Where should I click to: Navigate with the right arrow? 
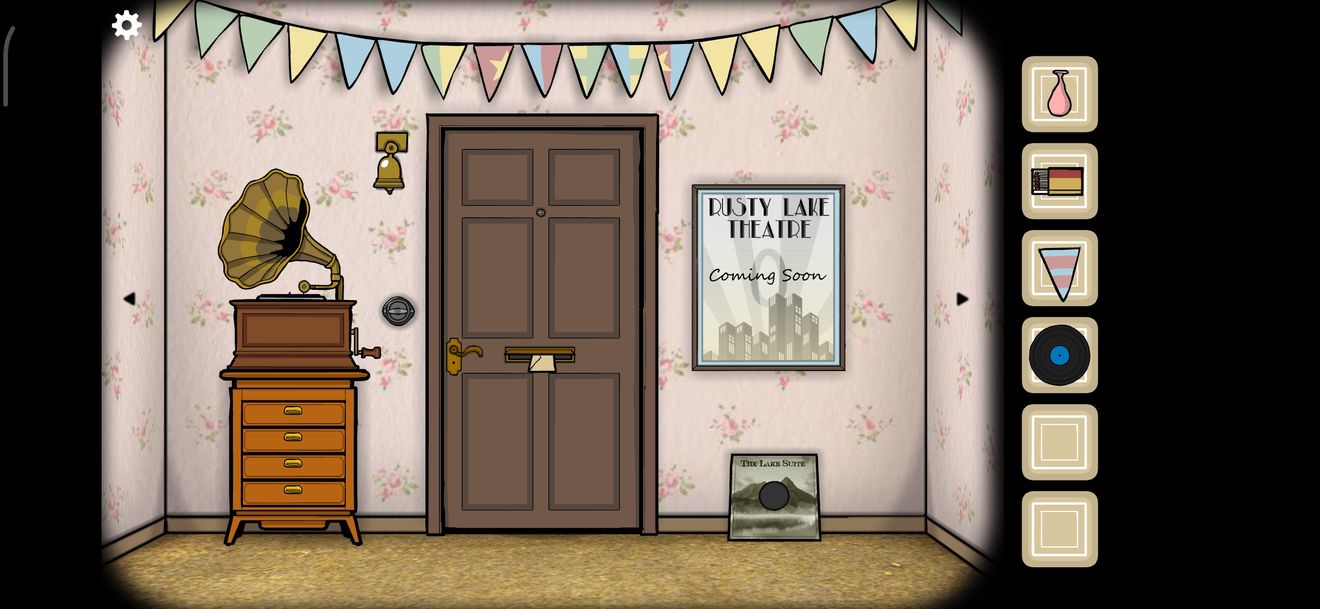[962, 299]
